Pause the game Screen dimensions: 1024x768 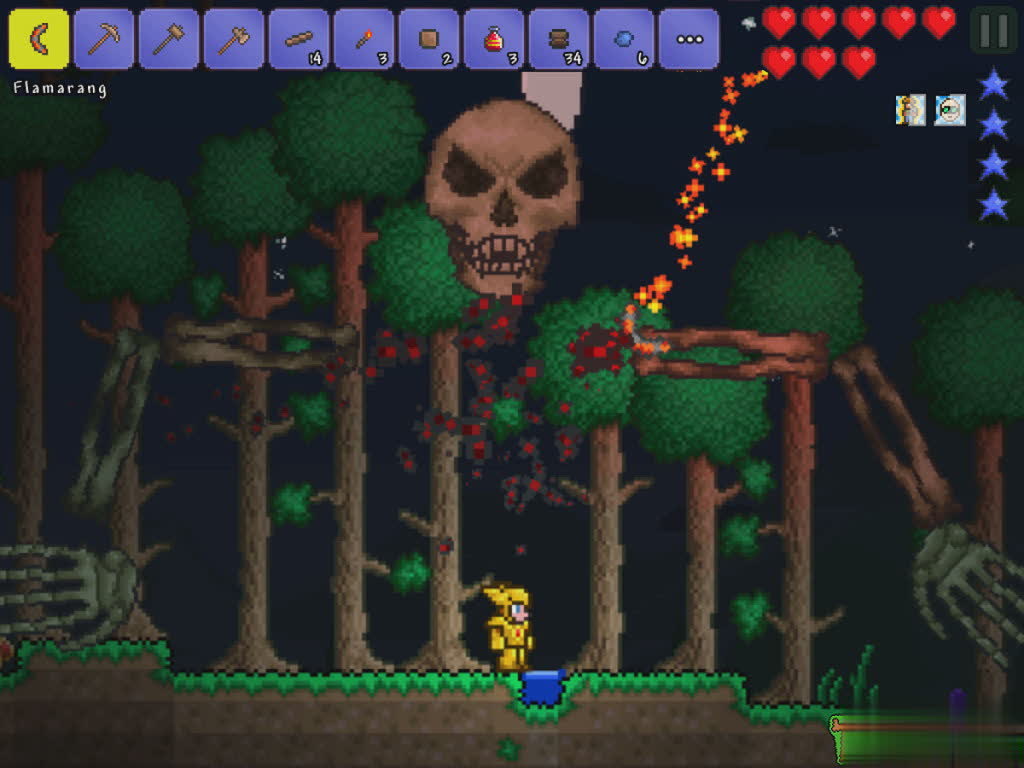click(x=993, y=30)
